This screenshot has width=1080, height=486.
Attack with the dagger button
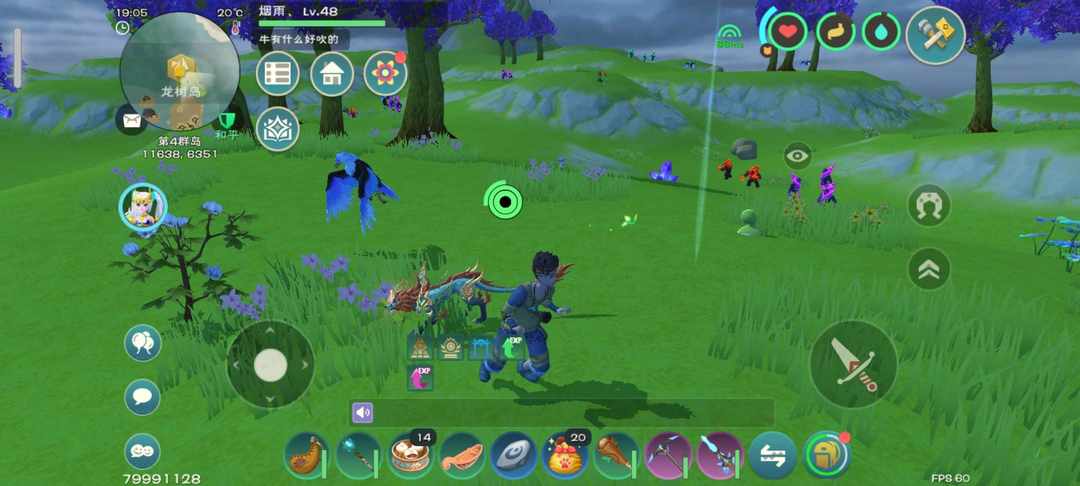(x=853, y=364)
